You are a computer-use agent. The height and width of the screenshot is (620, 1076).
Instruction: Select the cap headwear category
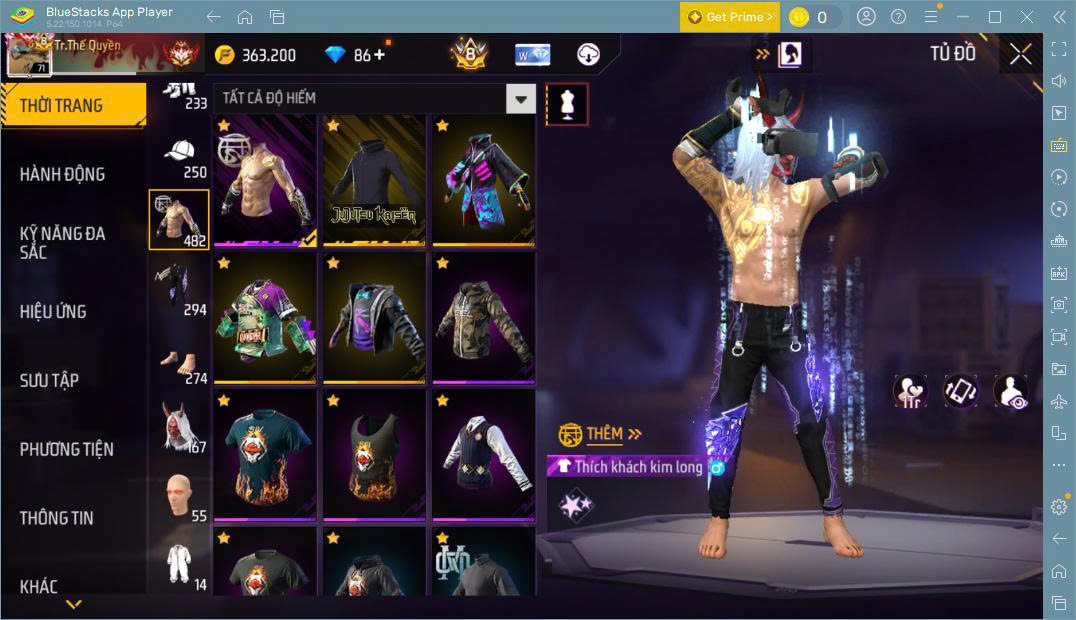click(x=180, y=156)
